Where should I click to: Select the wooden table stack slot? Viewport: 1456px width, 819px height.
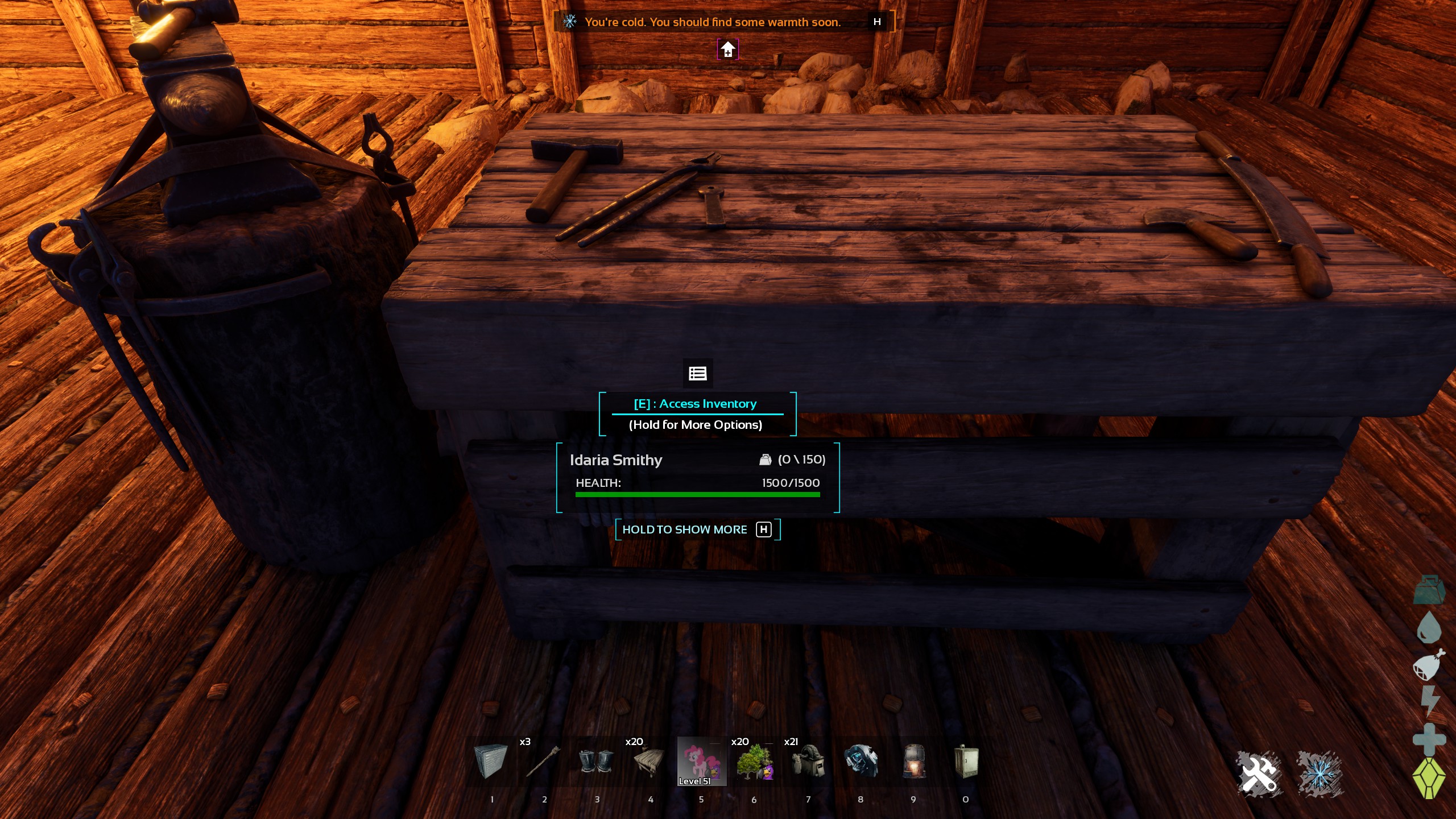(648, 762)
